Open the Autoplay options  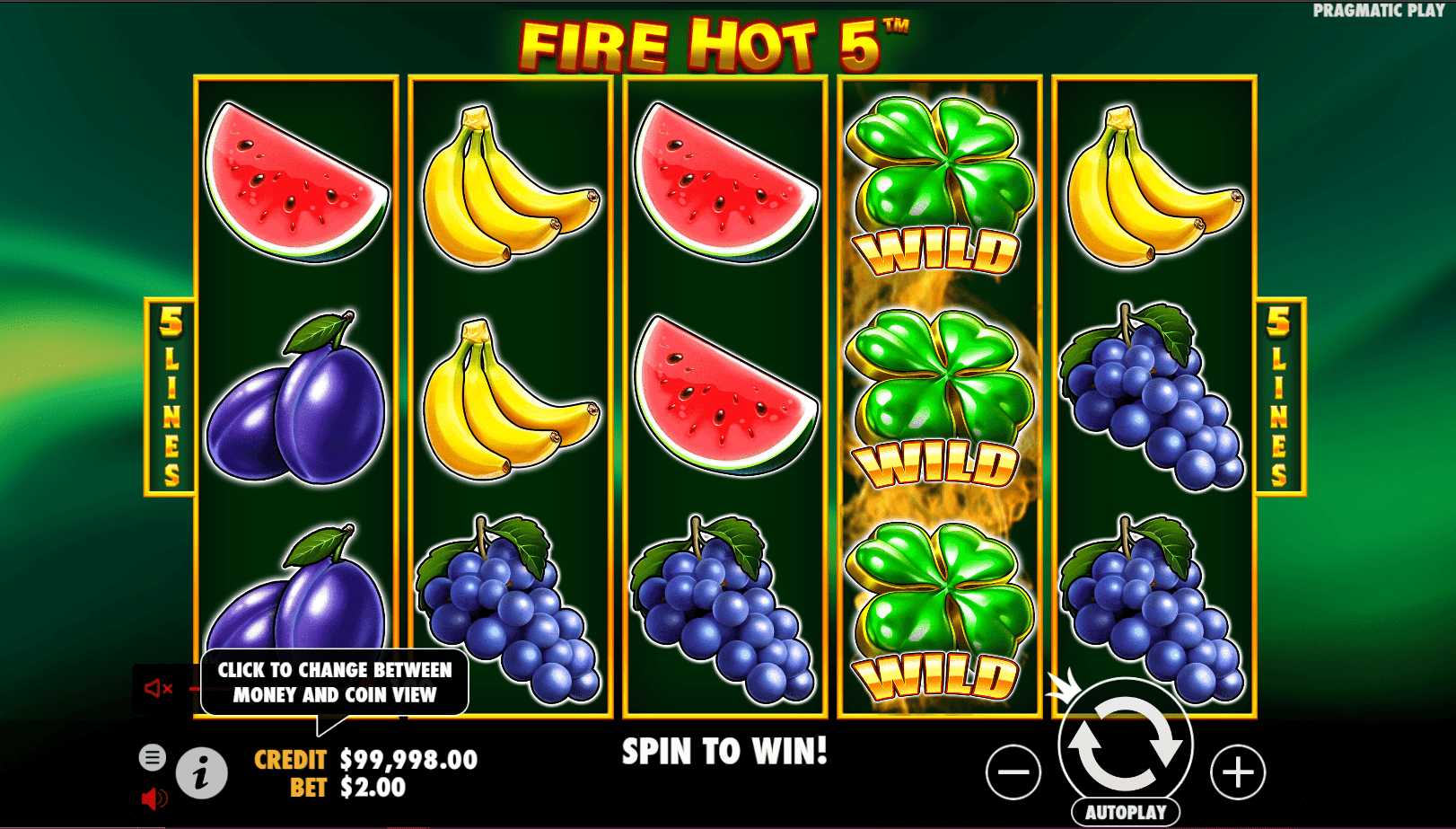(1126, 812)
